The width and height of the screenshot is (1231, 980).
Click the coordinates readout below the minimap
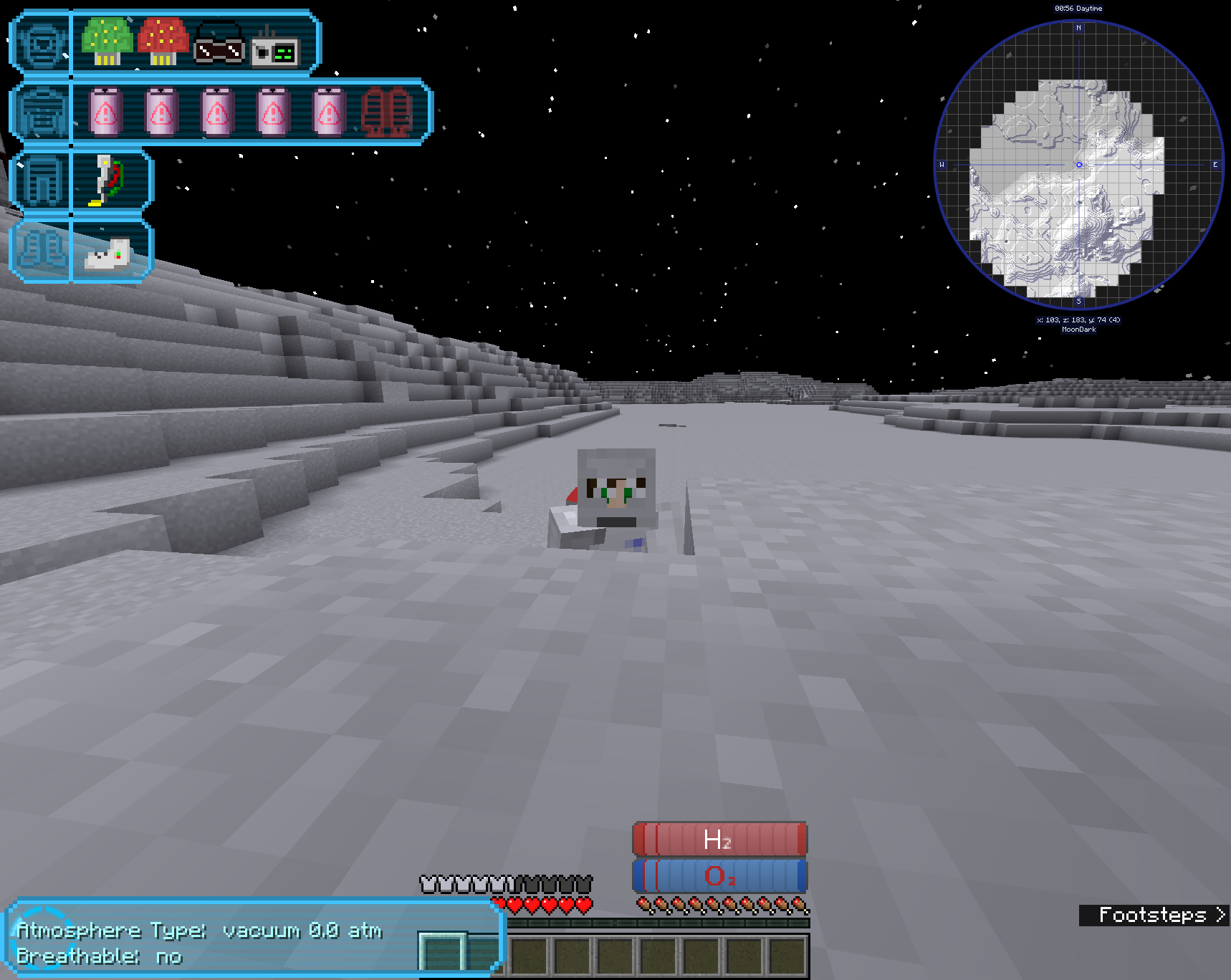[x=1077, y=320]
